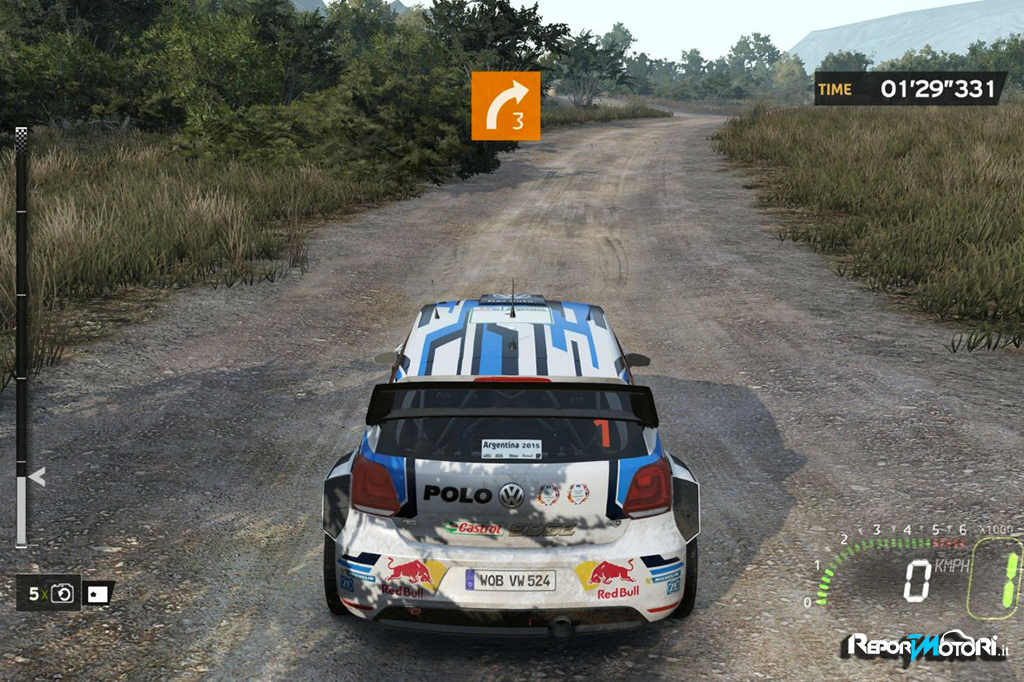1024x682 pixels.
Task: Use the rewind camera icon
Action: click(x=63, y=594)
